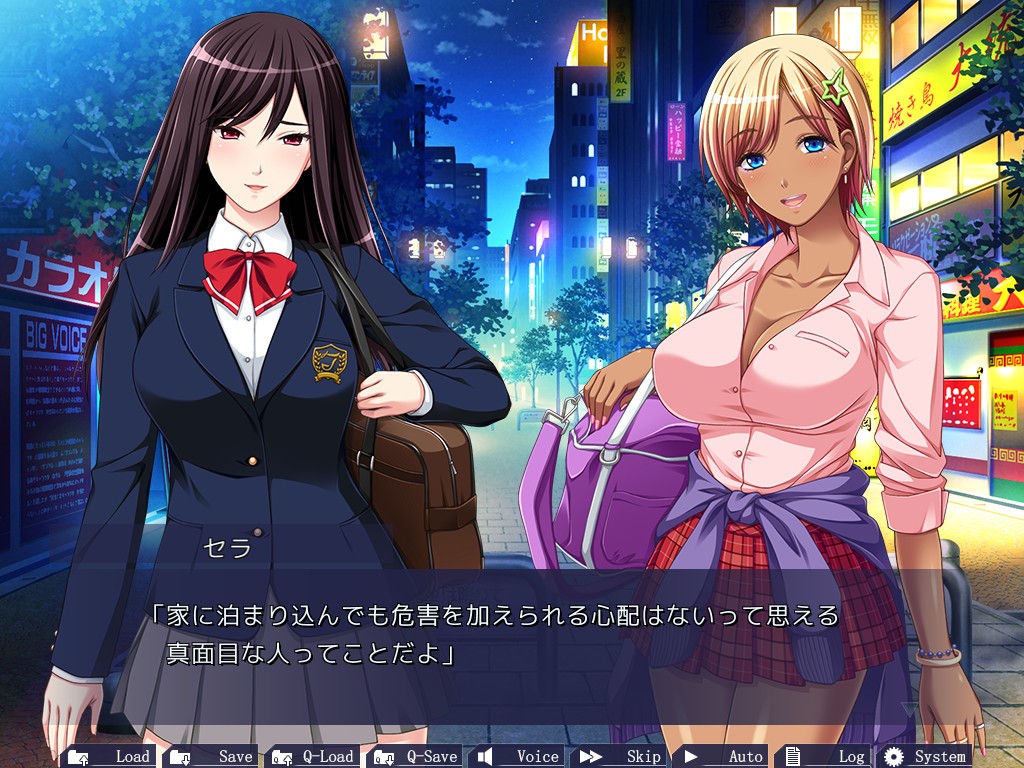Quick-save using the Q-Save button
Viewport: 1024px width, 768px height.
pos(416,756)
